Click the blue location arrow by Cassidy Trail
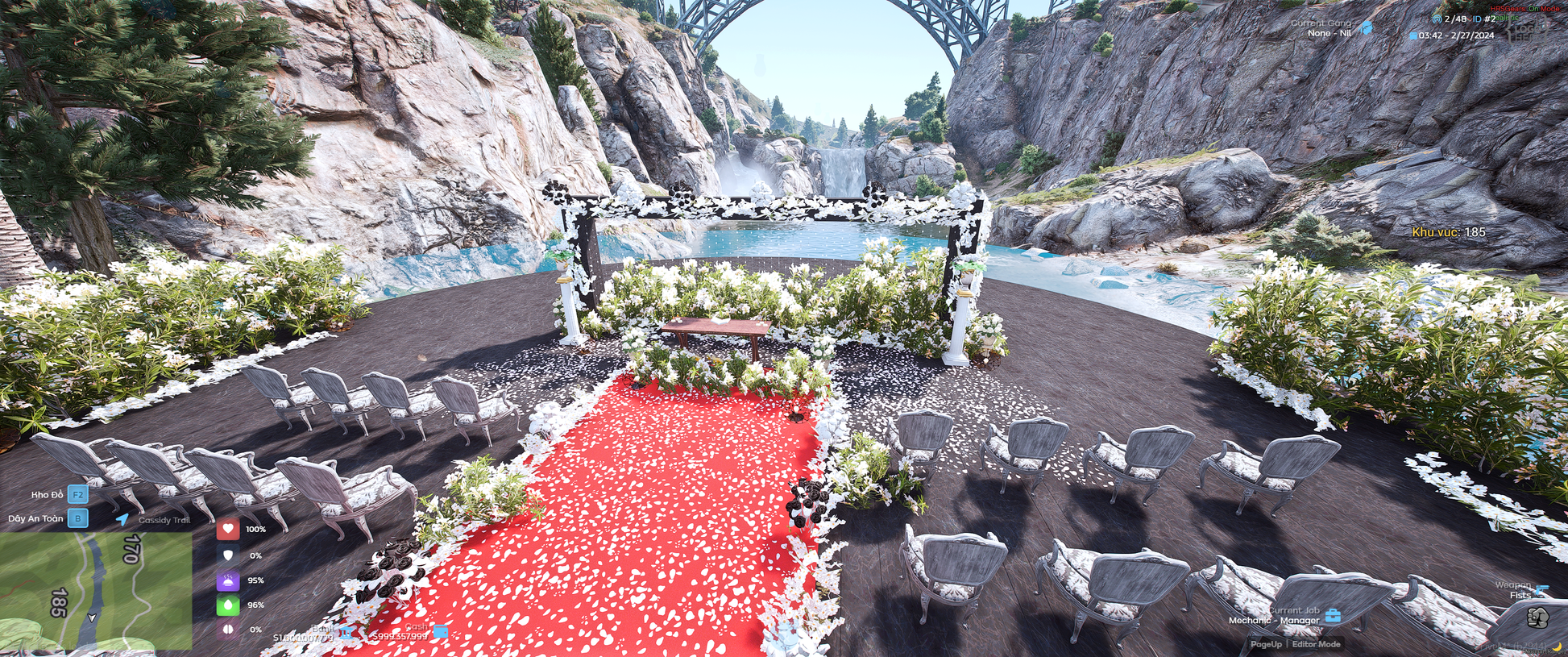1568x657 pixels. (x=122, y=519)
